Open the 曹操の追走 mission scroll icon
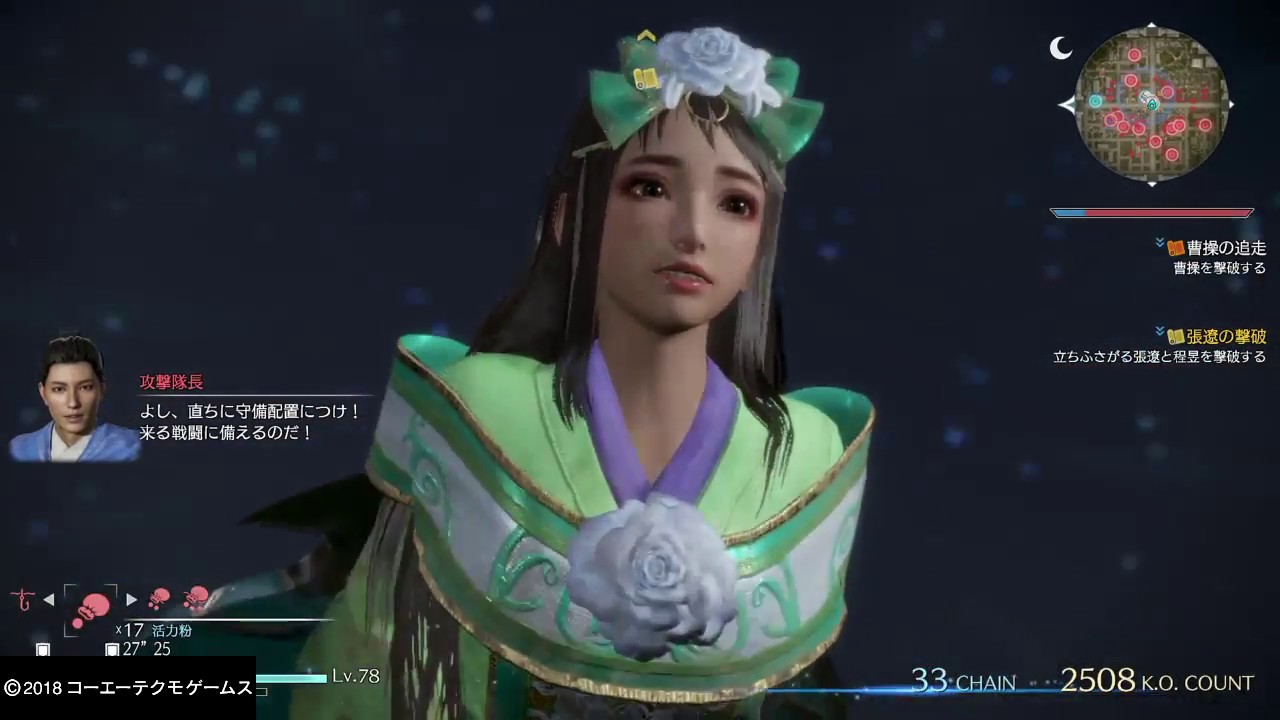Viewport: 1280px width, 720px height. 1176,247
